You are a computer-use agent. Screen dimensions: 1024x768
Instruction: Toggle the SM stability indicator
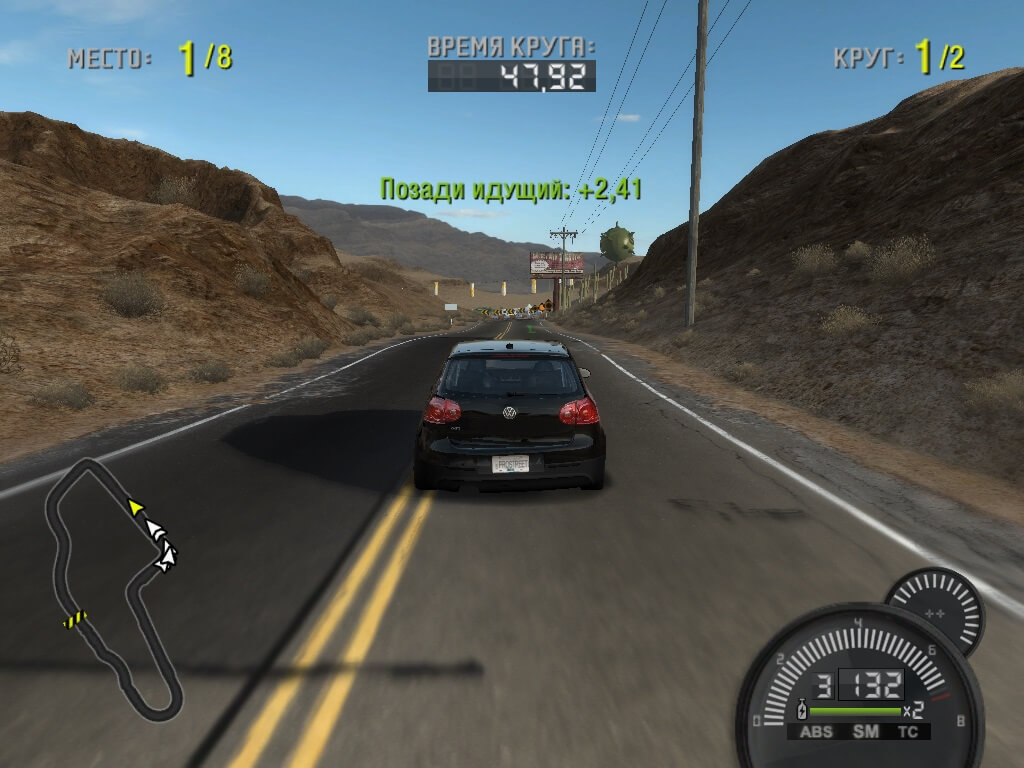tap(865, 732)
